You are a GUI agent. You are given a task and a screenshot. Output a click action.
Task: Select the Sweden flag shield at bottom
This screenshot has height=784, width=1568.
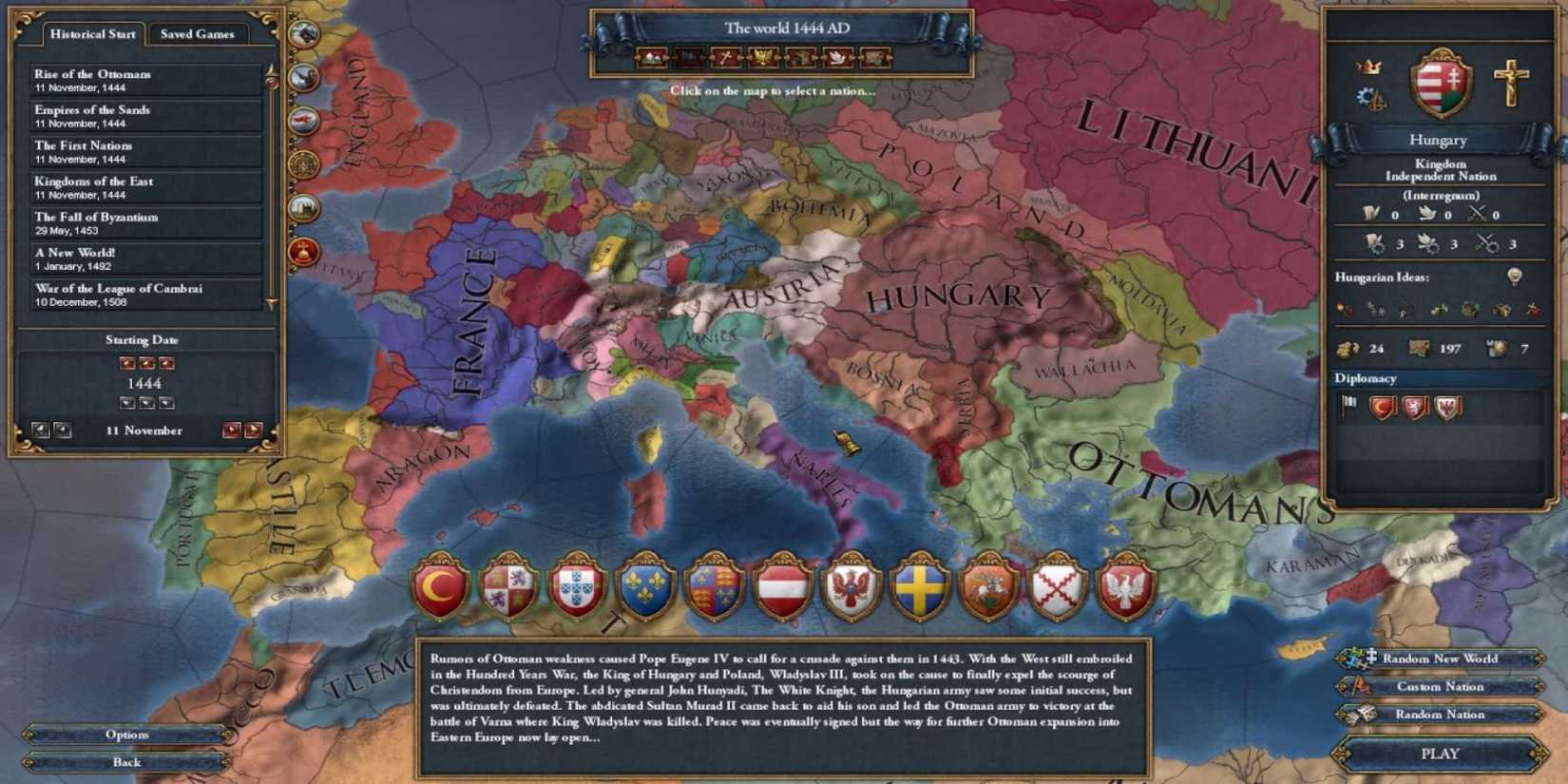[918, 586]
